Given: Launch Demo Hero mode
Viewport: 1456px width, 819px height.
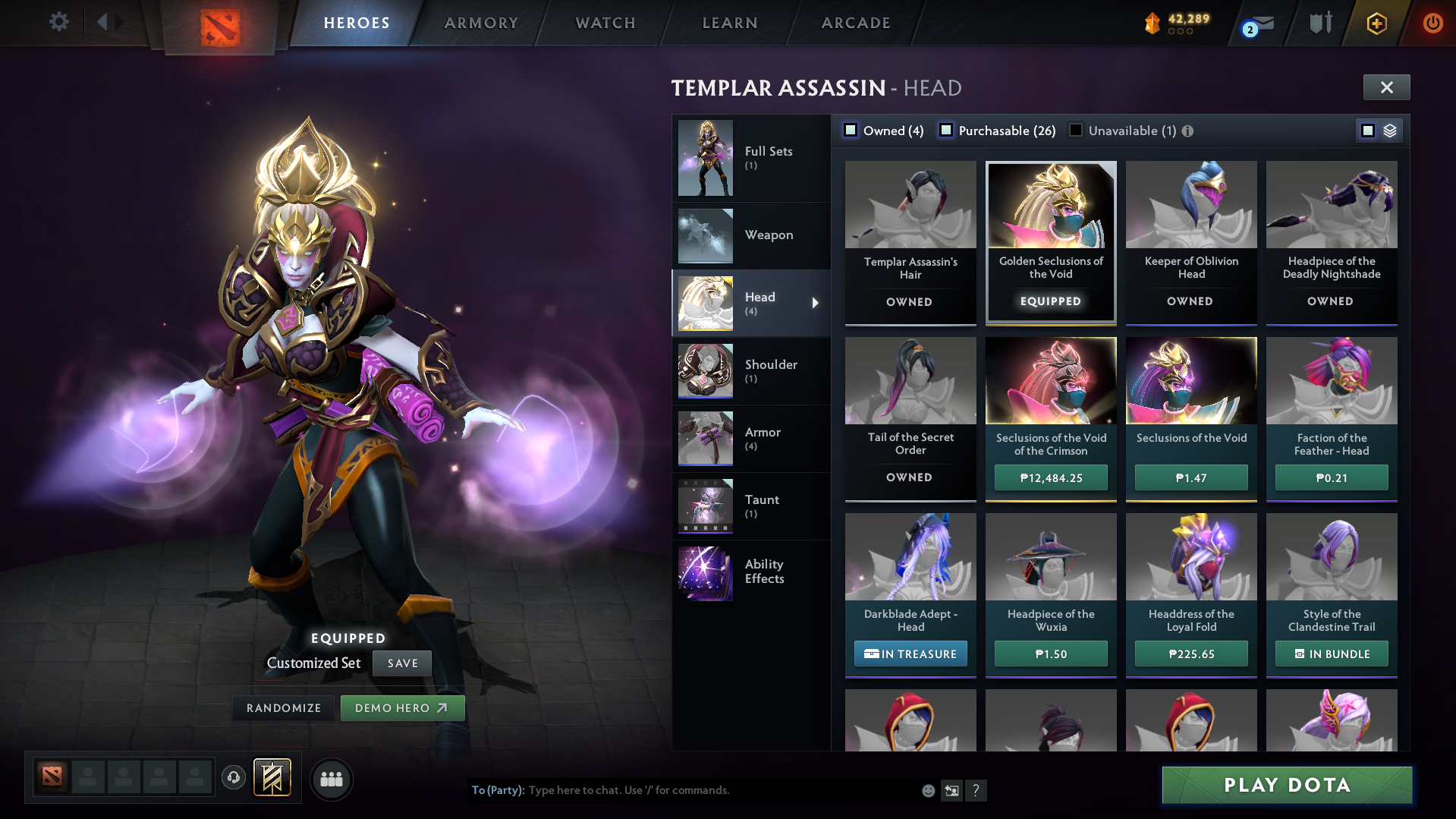Looking at the screenshot, I should [402, 708].
